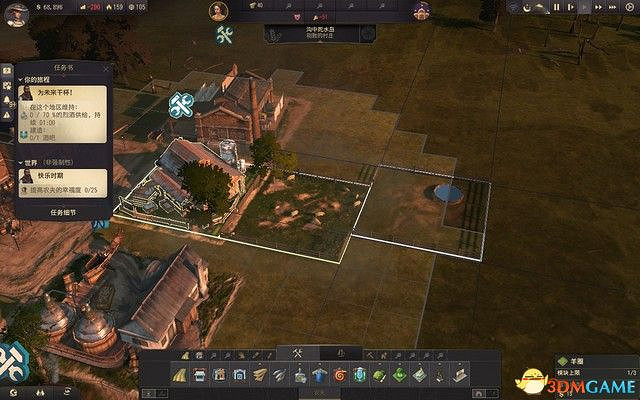The height and width of the screenshot is (400, 640).
Task: Pick the red spiral building icon
Action: pos(340,374)
